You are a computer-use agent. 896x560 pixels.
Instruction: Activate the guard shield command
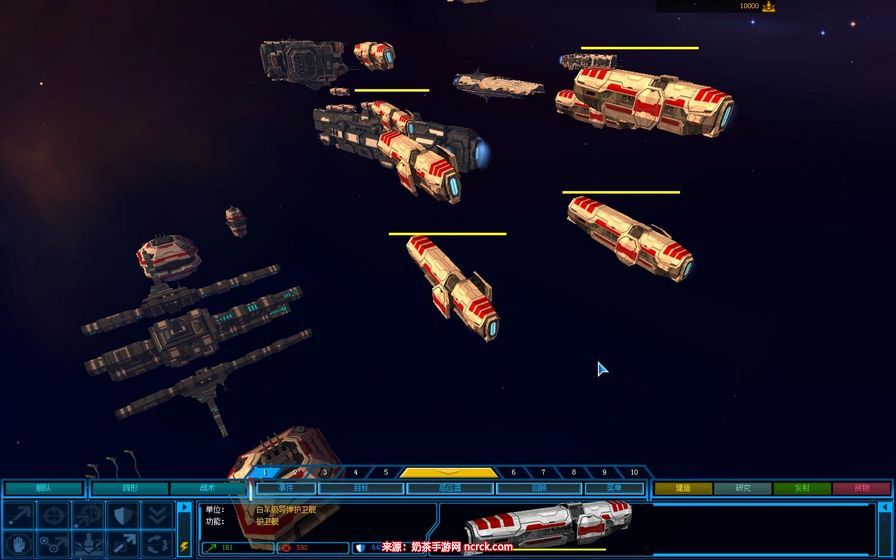tap(122, 514)
